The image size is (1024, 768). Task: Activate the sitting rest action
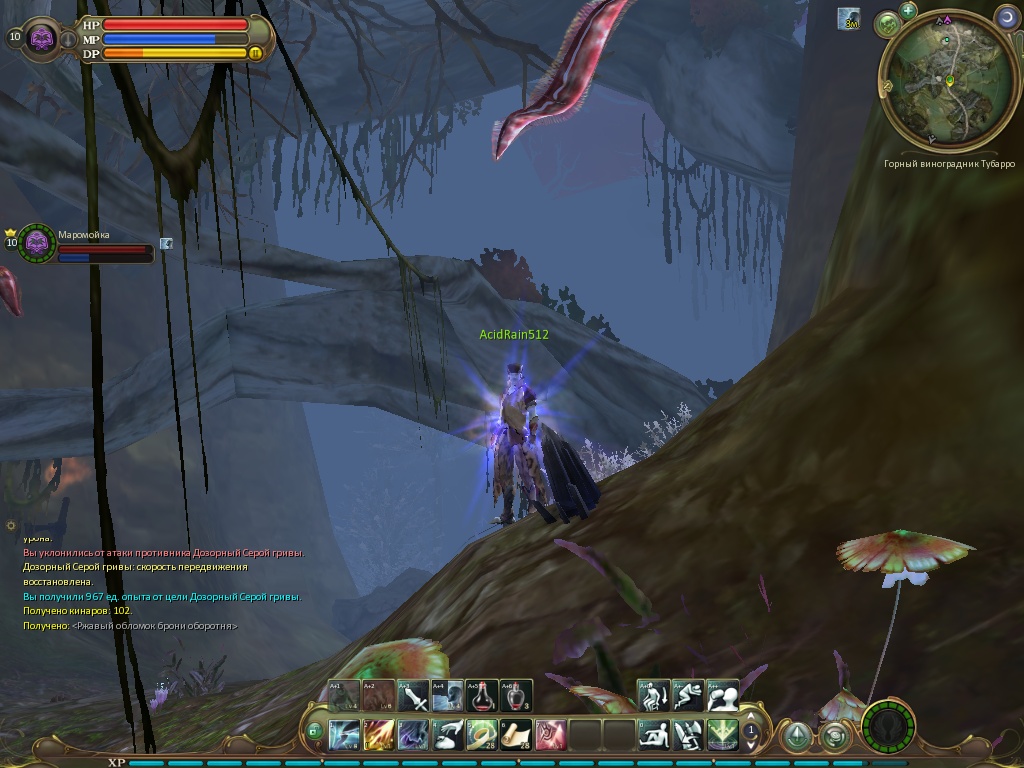coord(654,735)
